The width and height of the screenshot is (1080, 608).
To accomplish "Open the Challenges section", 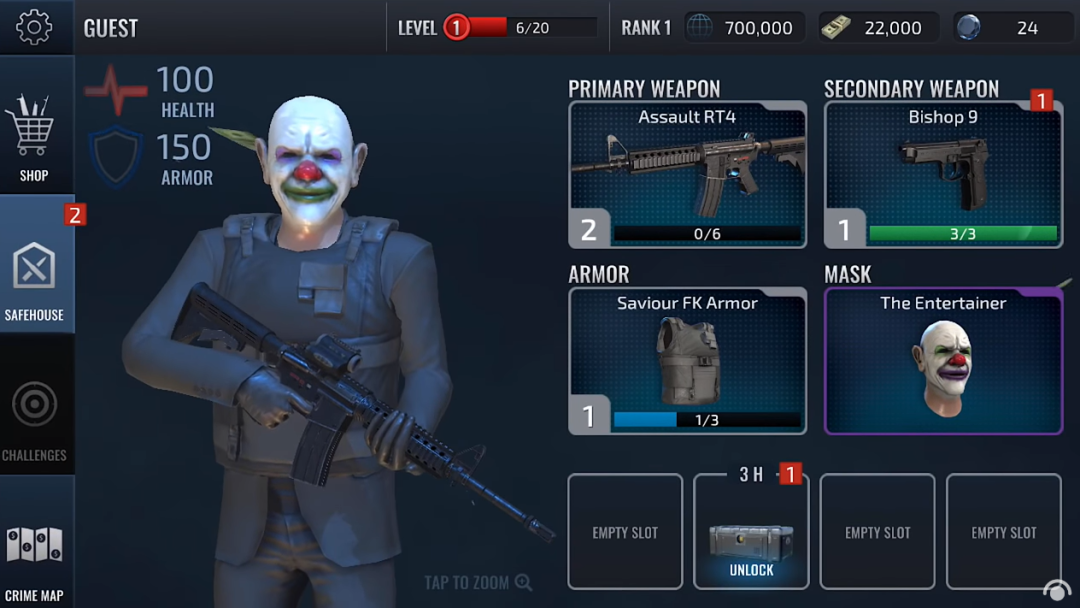I will [35, 415].
